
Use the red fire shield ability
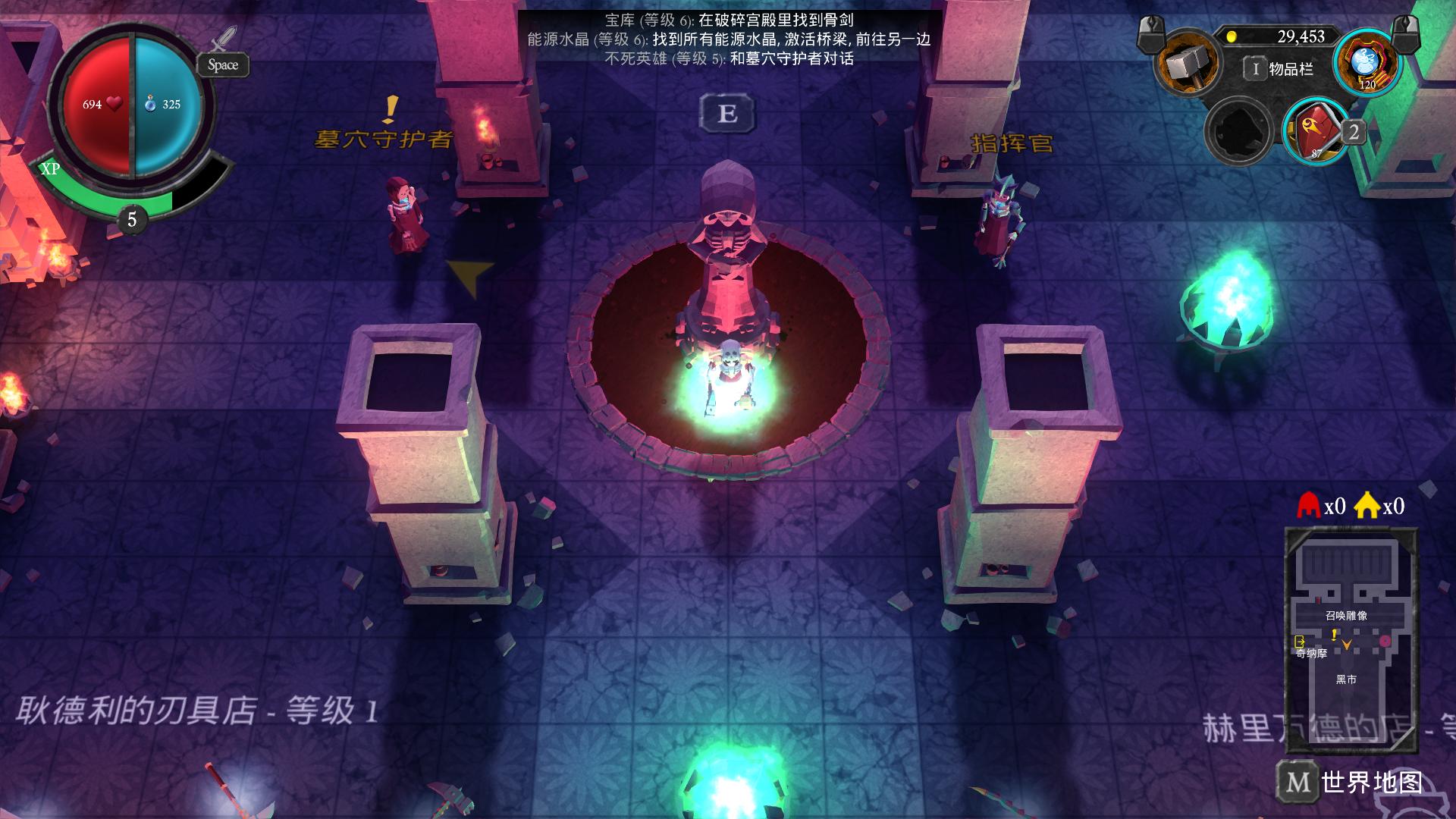pos(1316,130)
